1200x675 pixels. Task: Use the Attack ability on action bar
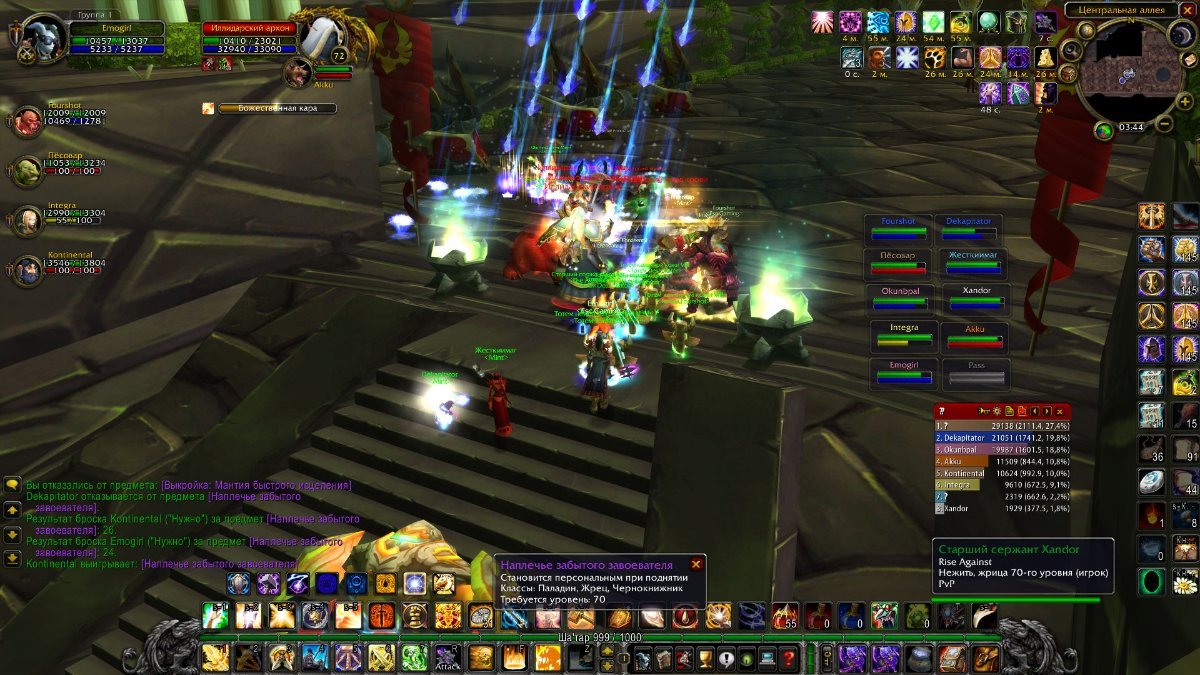click(x=447, y=657)
